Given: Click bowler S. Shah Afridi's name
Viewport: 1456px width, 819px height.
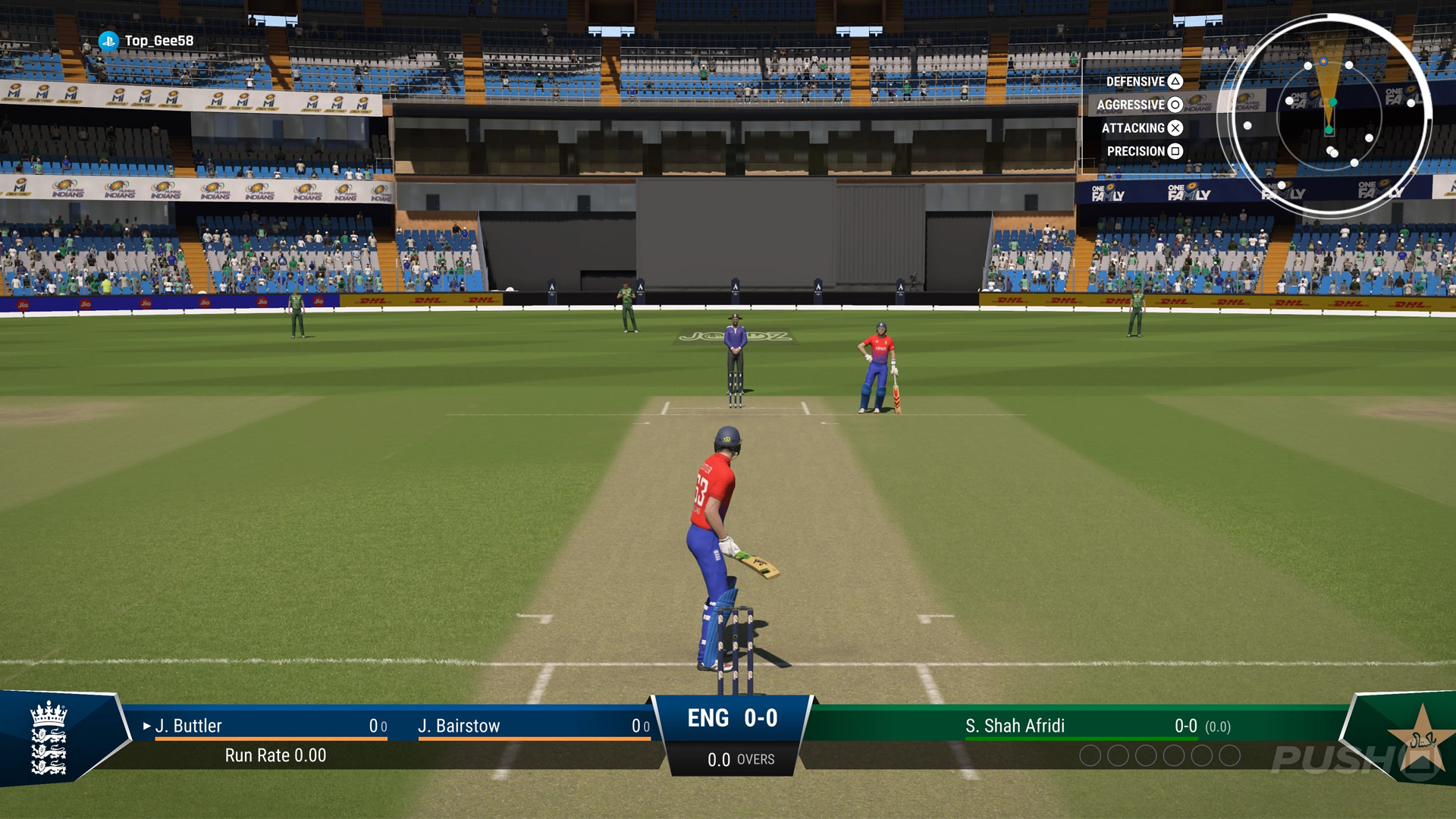Looking at the screenshot, I should [1015, 726].
